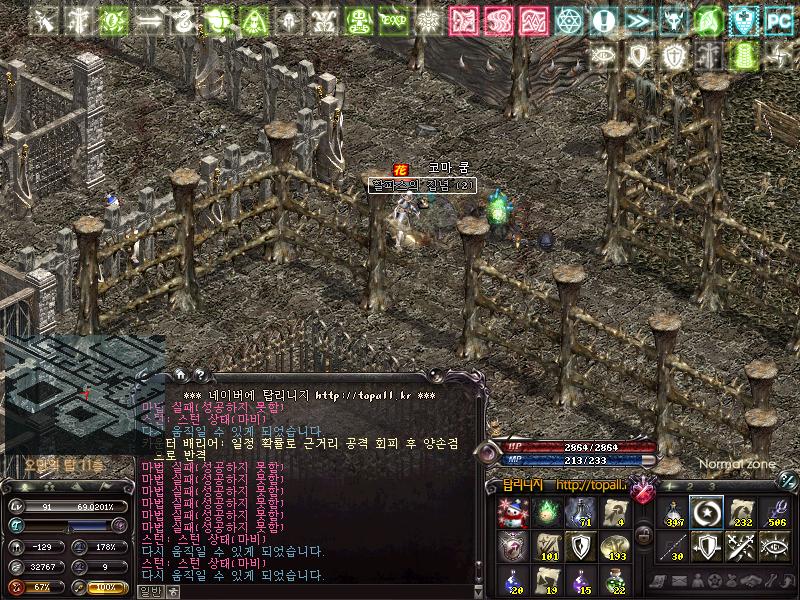
Task: Activate the crescent moon and star skill
Action: [x=706, y=513]
